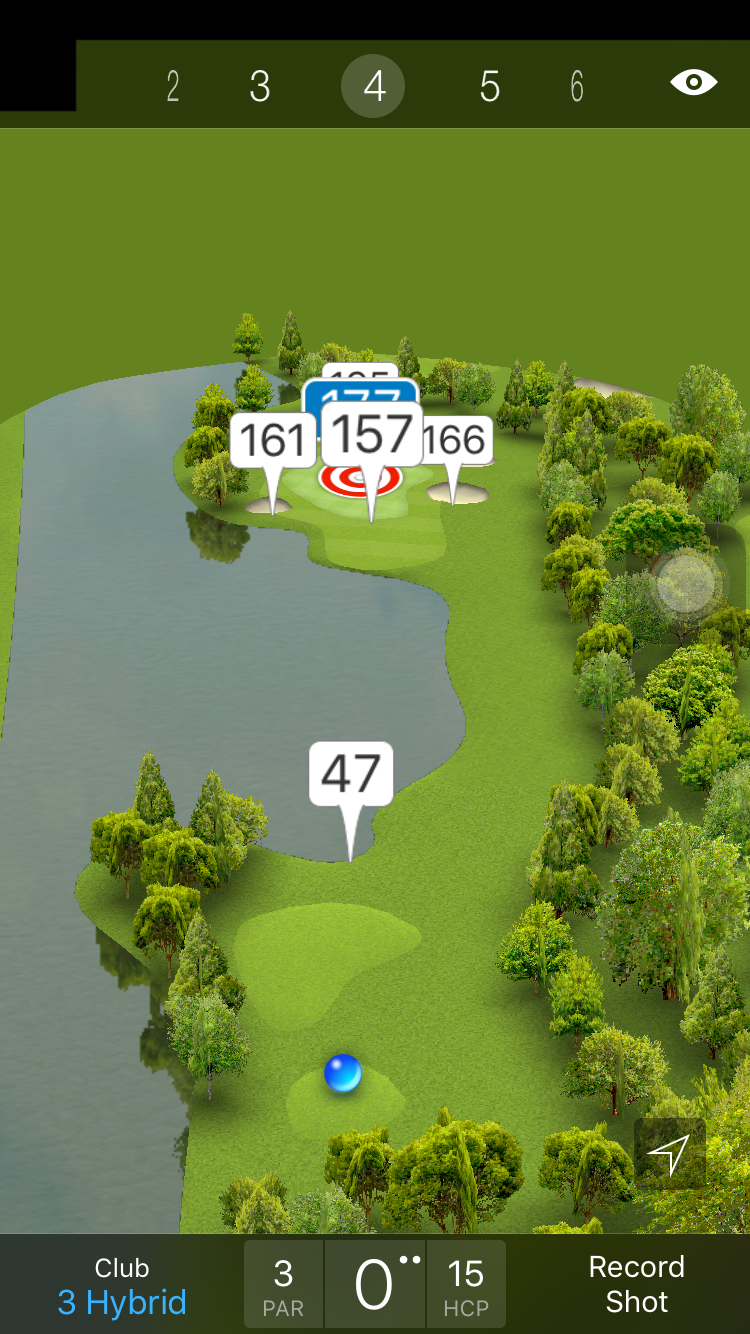Viewport: 750px width, 1334px height.
Task: Activate the location arrow button
Action: point(669,1154)
